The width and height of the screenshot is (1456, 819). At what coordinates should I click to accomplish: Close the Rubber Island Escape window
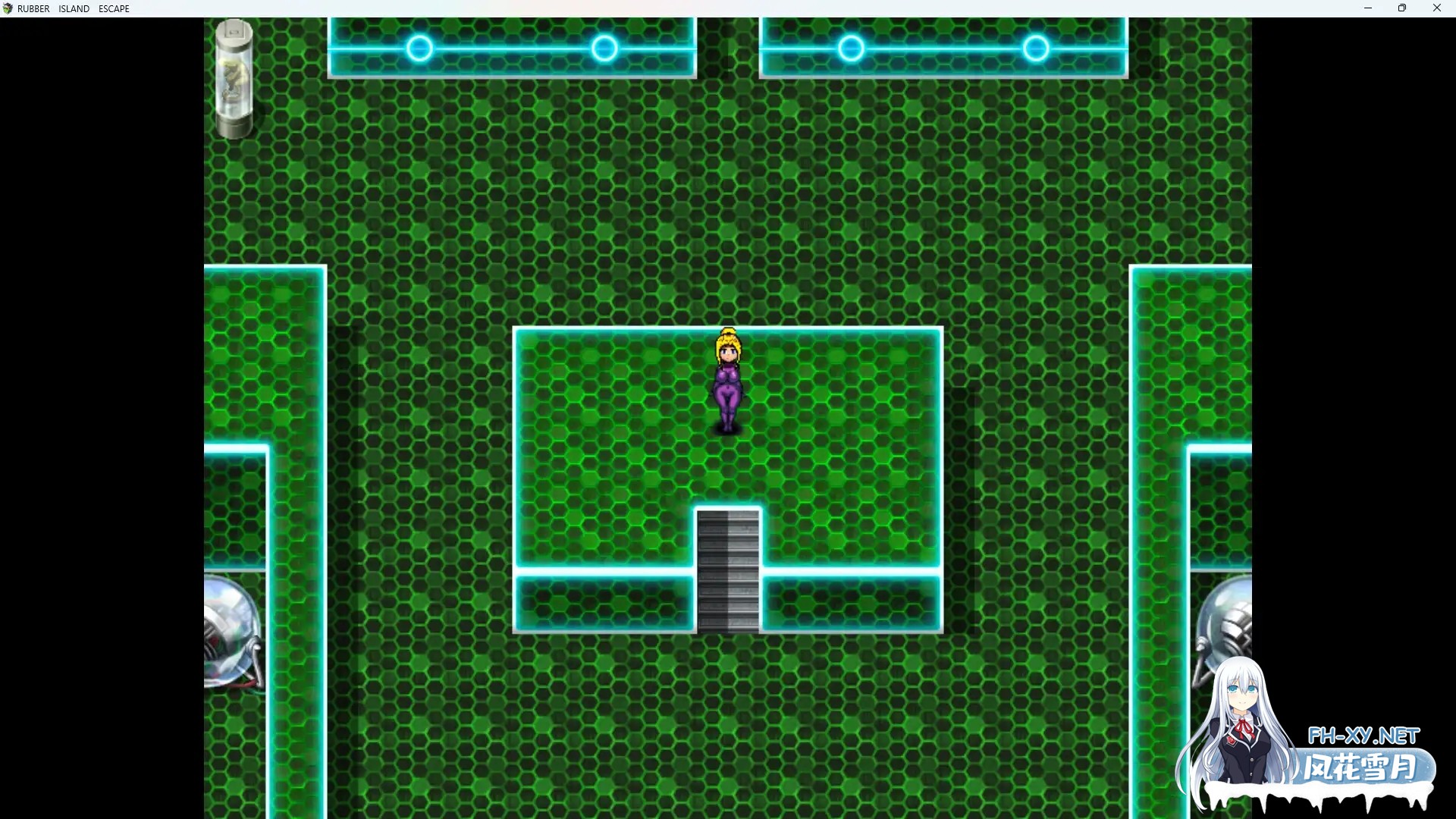1436,8
